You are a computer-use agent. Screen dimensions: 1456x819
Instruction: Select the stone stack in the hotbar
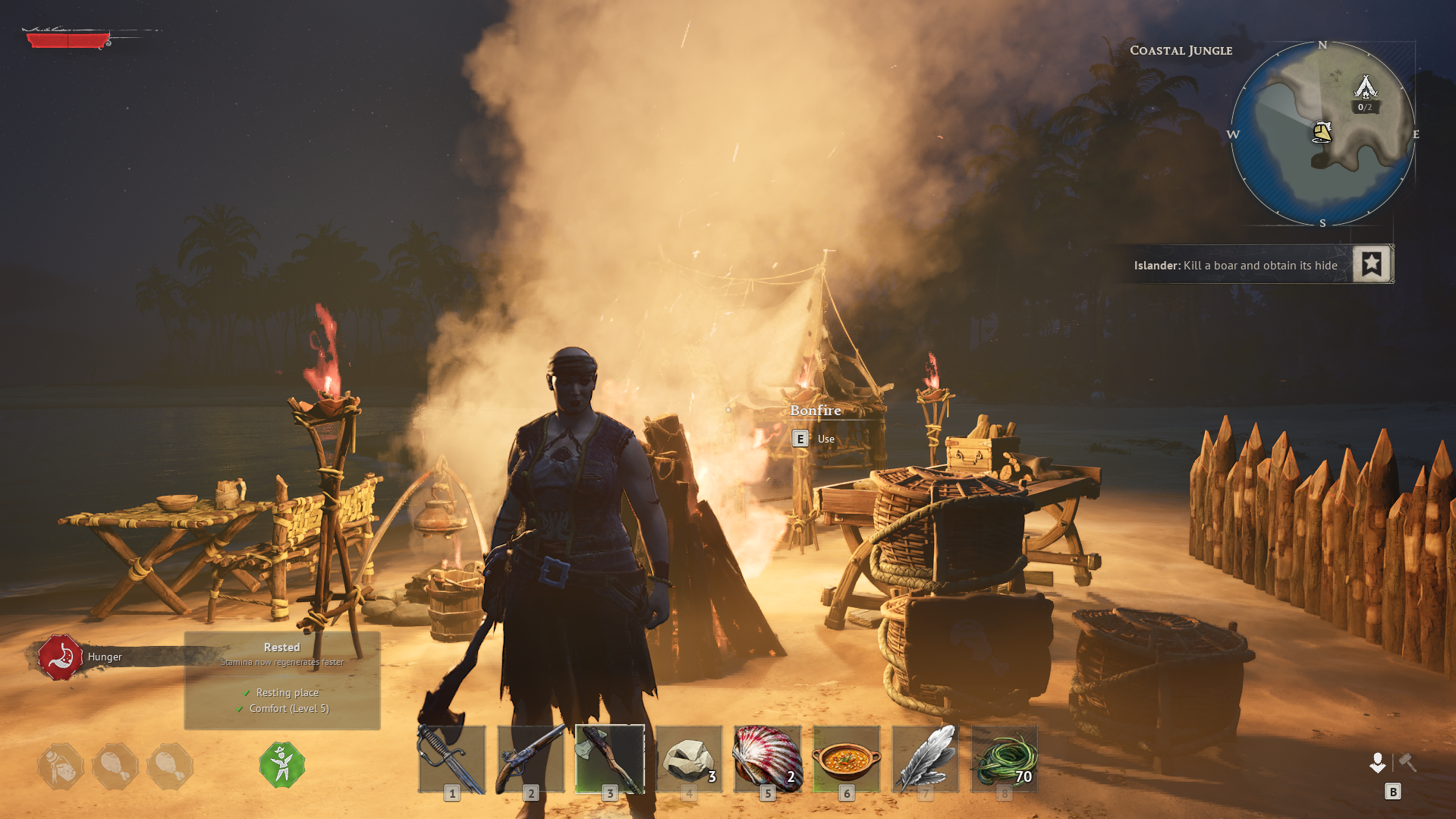689,759
